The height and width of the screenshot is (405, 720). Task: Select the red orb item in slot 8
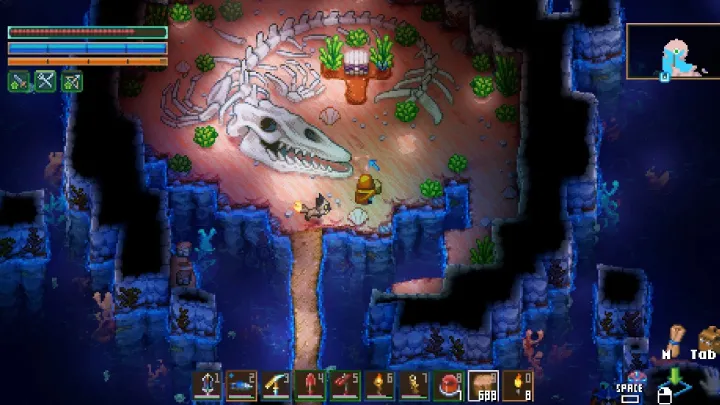click(x=449, y=385)
